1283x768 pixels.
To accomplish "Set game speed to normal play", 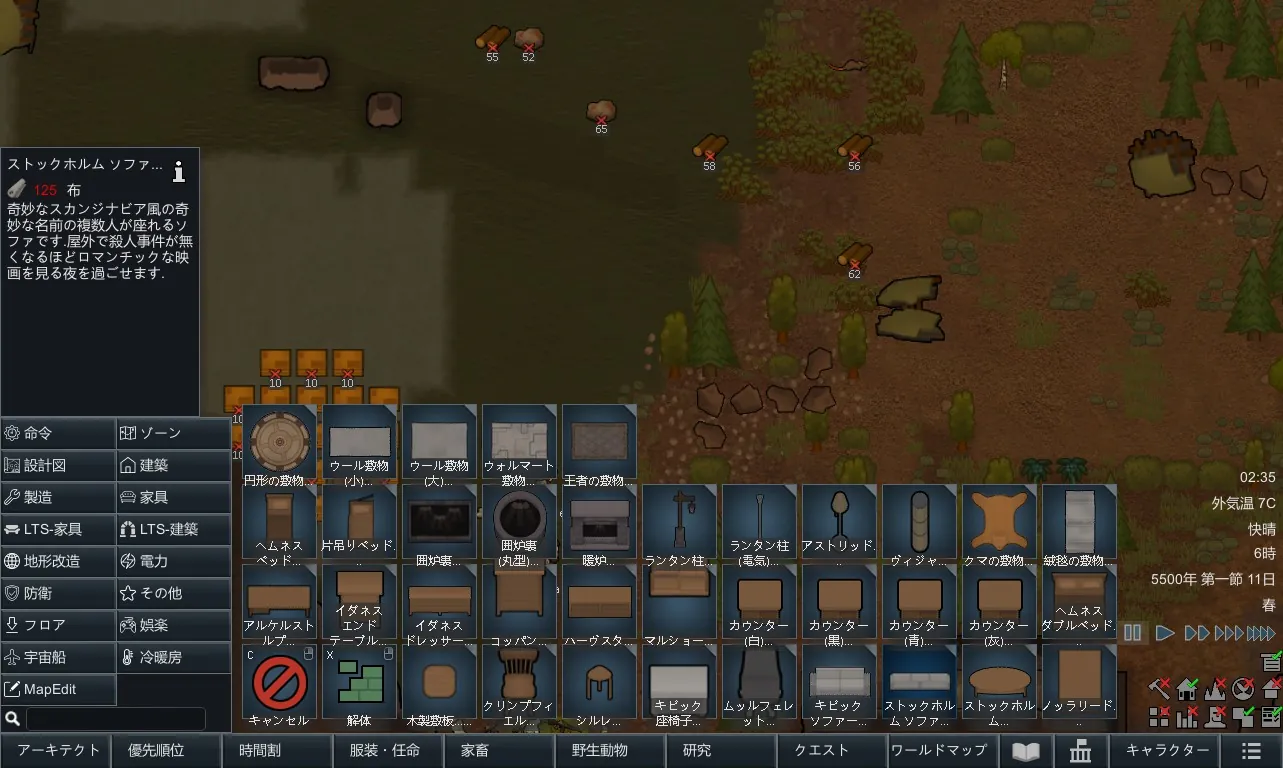I will point(1165,632).
